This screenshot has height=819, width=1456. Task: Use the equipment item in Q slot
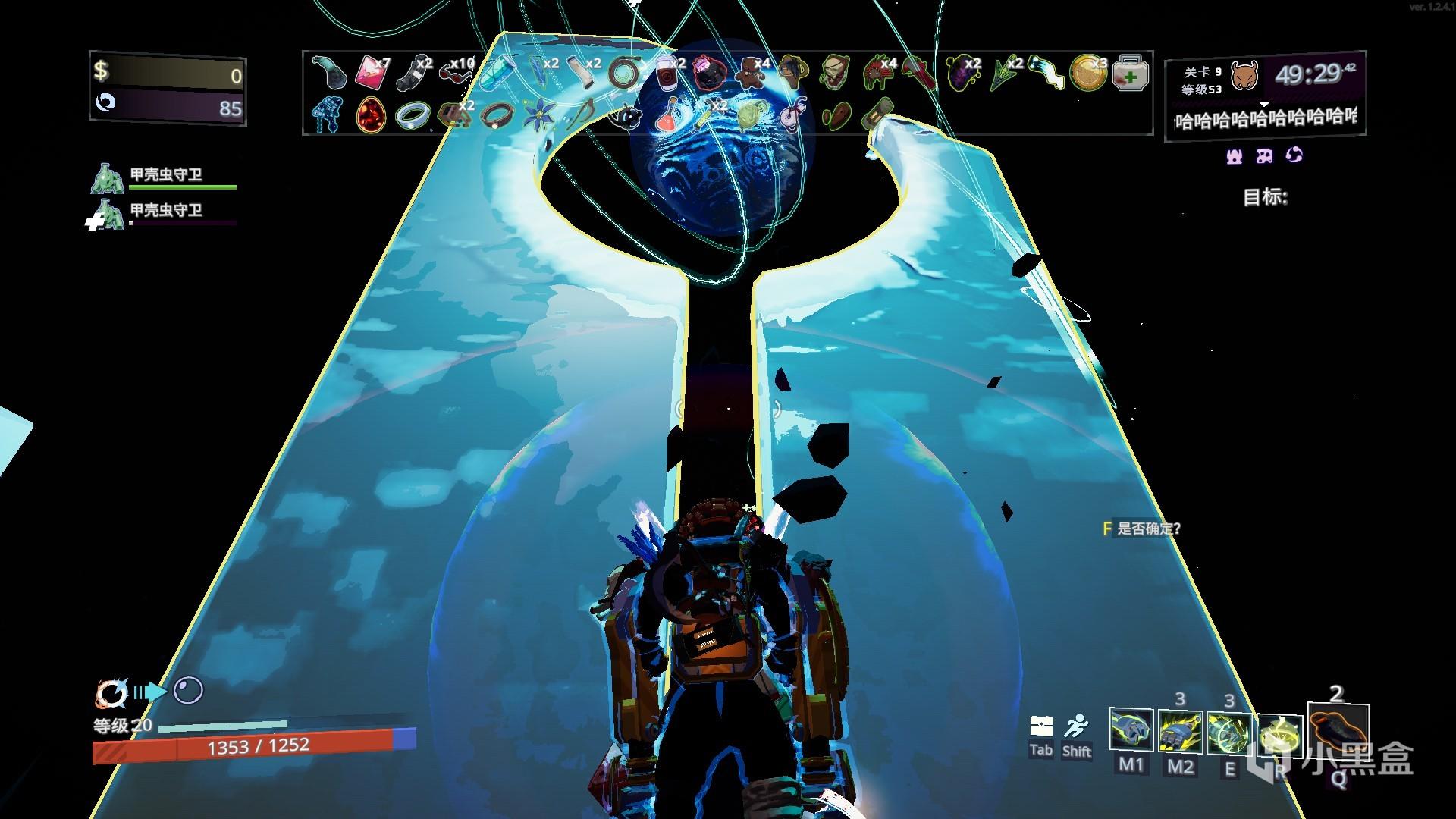(1338, 733)
